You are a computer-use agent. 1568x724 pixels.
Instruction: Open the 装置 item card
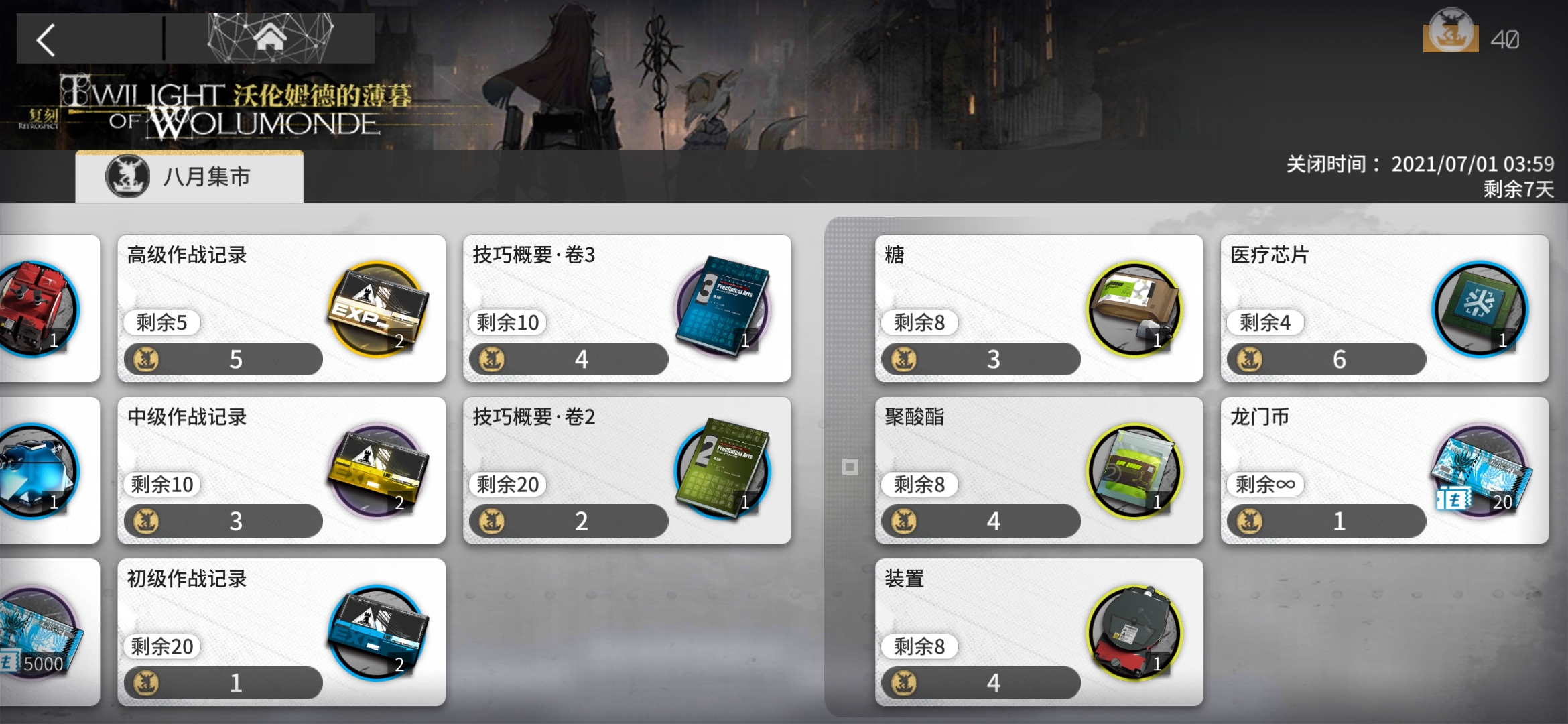coord(1039,632)
